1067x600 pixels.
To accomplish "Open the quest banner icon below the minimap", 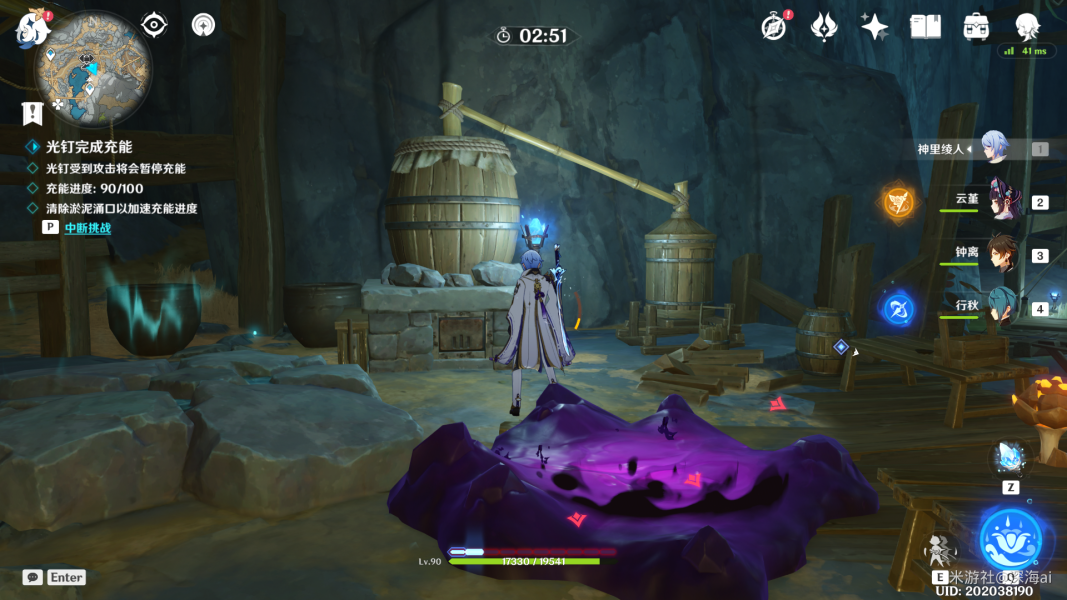I will pos(32,112).
